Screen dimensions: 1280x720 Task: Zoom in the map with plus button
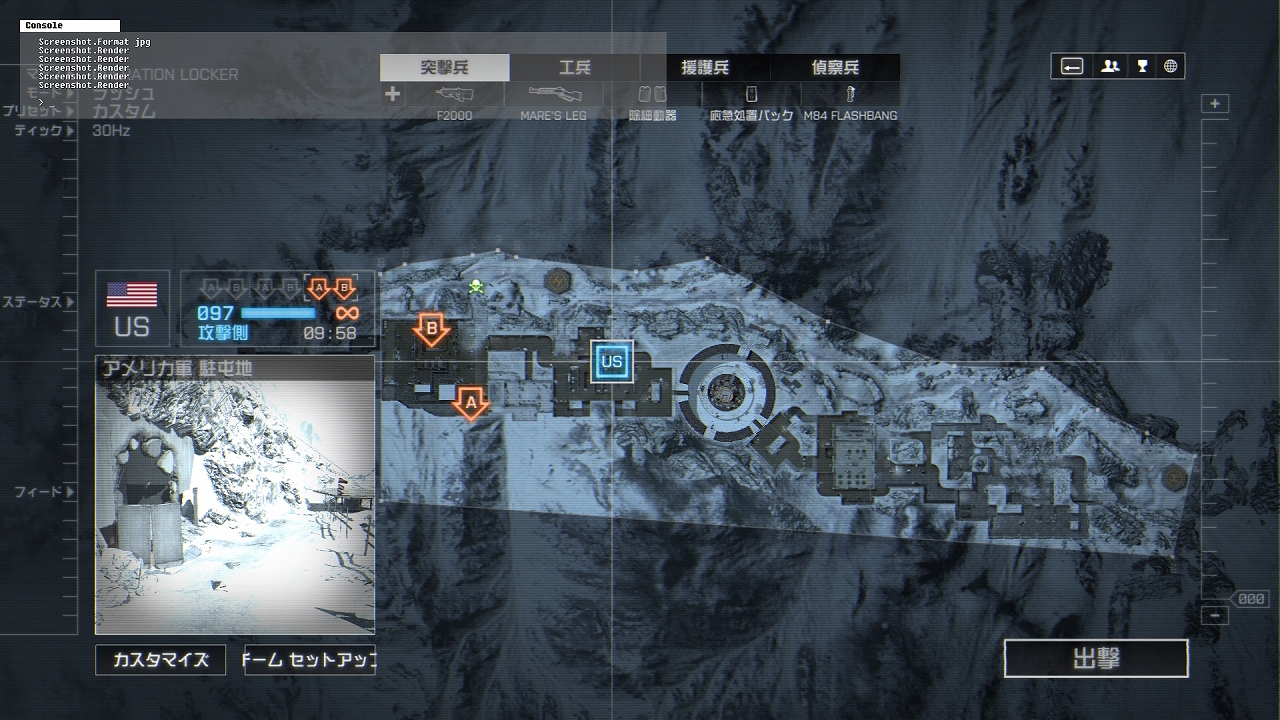click(x=1215, y=104)
